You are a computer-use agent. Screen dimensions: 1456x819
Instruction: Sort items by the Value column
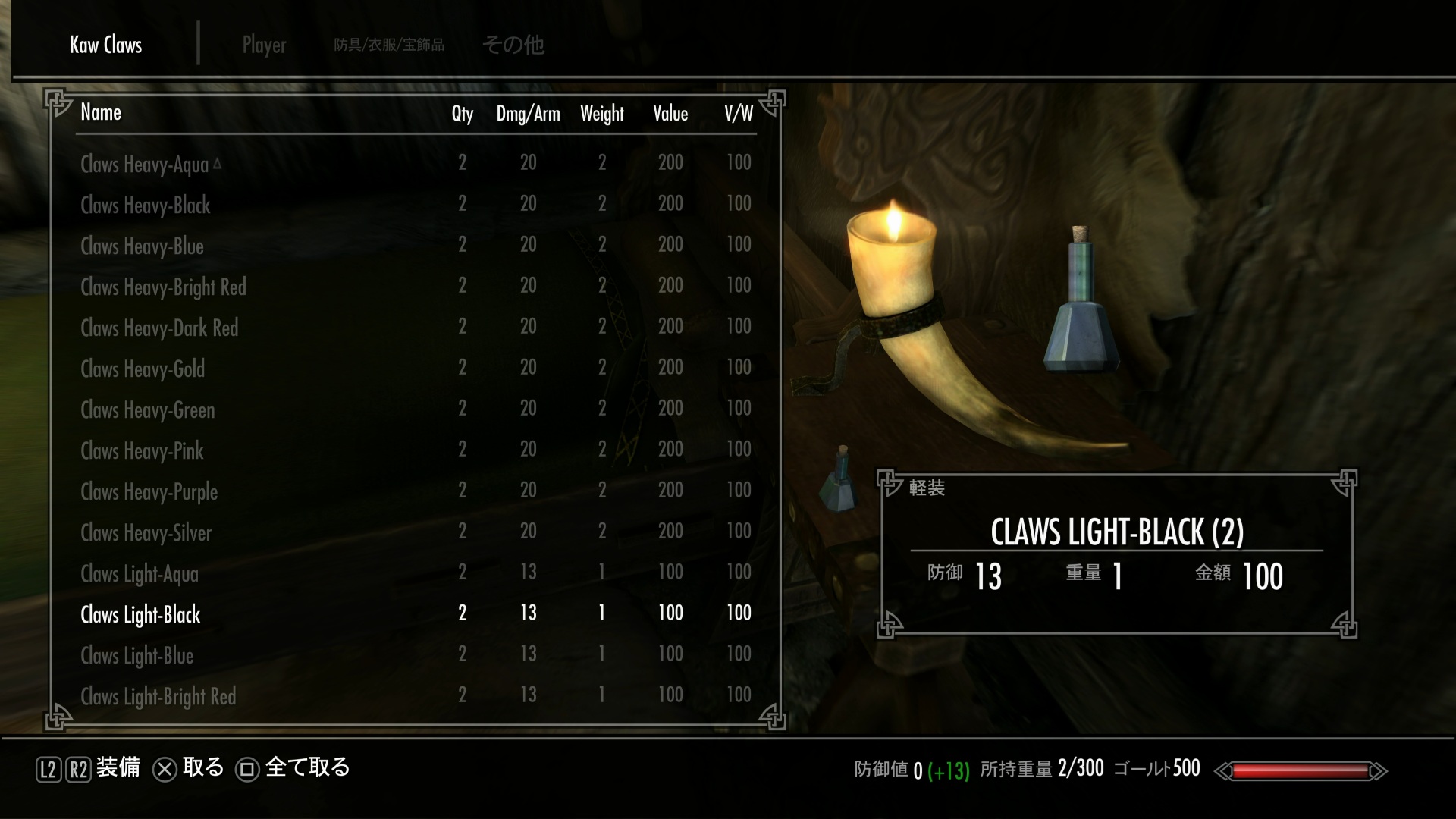[670, 114]
